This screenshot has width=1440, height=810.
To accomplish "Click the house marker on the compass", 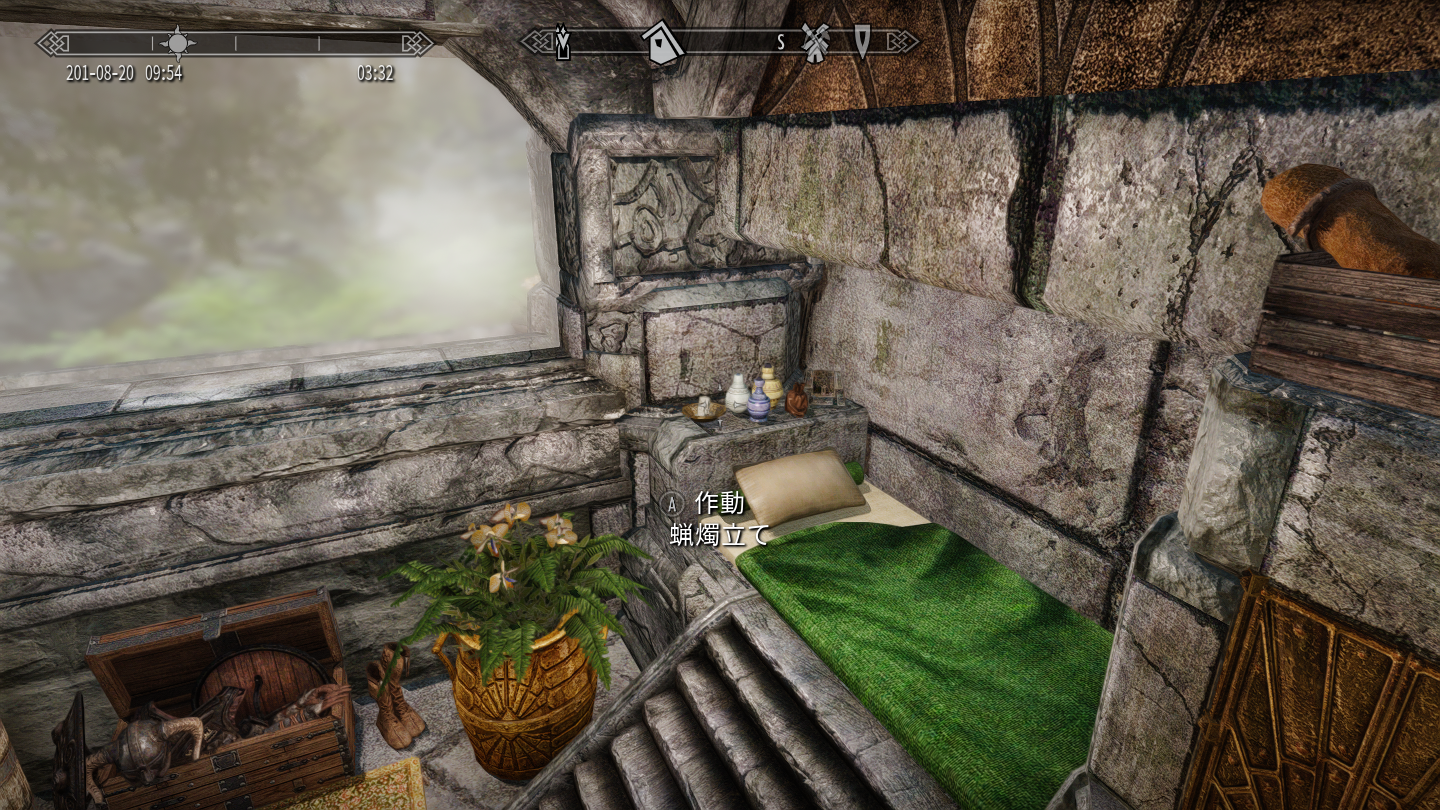I will click(x=661, y=43).
